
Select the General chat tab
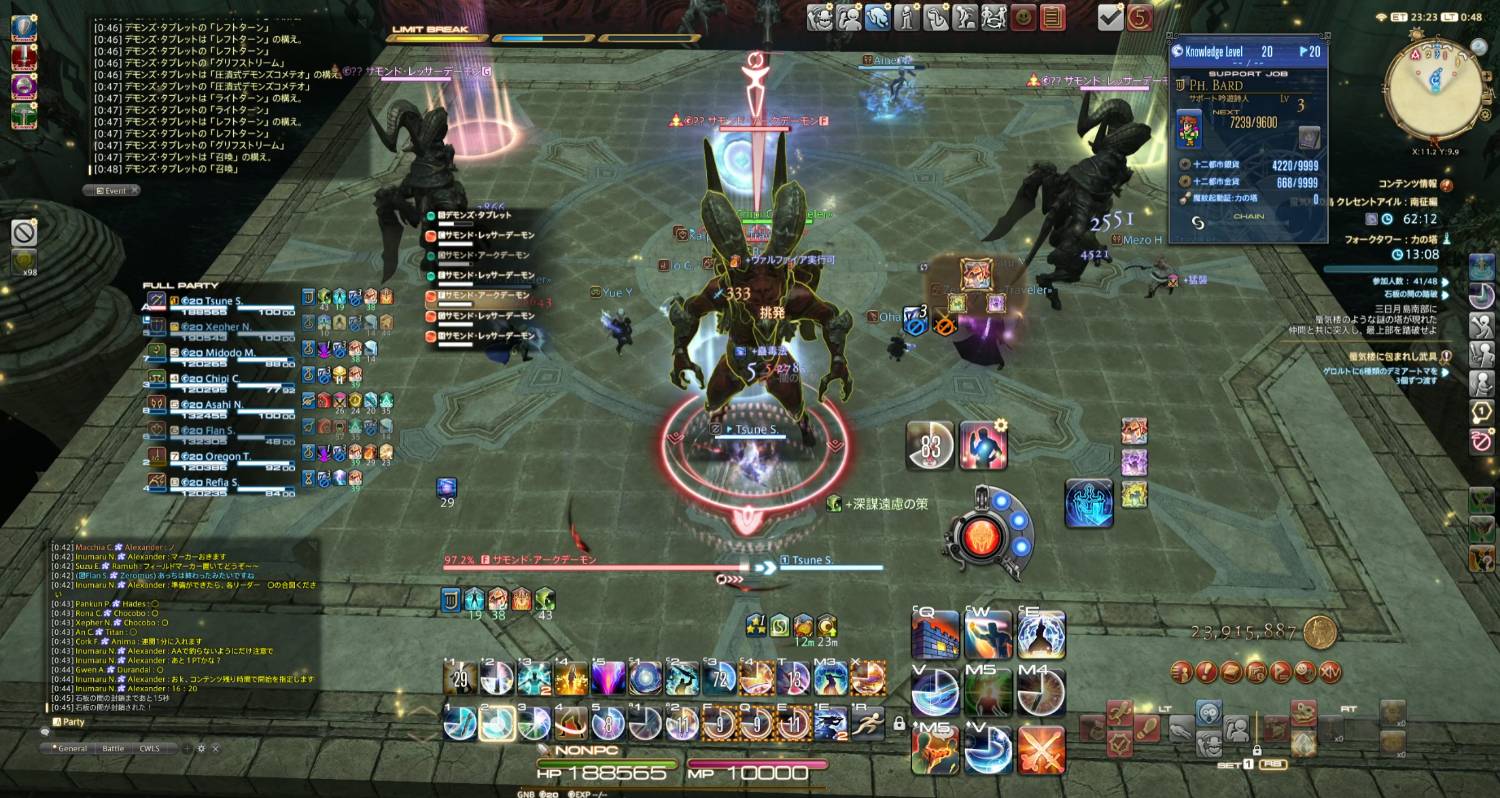coord(72,748)
